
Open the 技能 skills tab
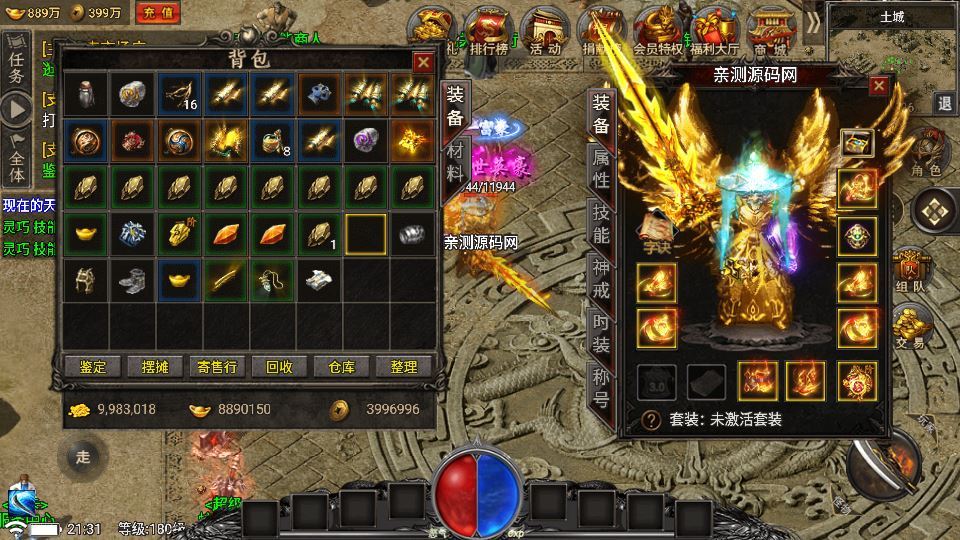coord(602,225)
